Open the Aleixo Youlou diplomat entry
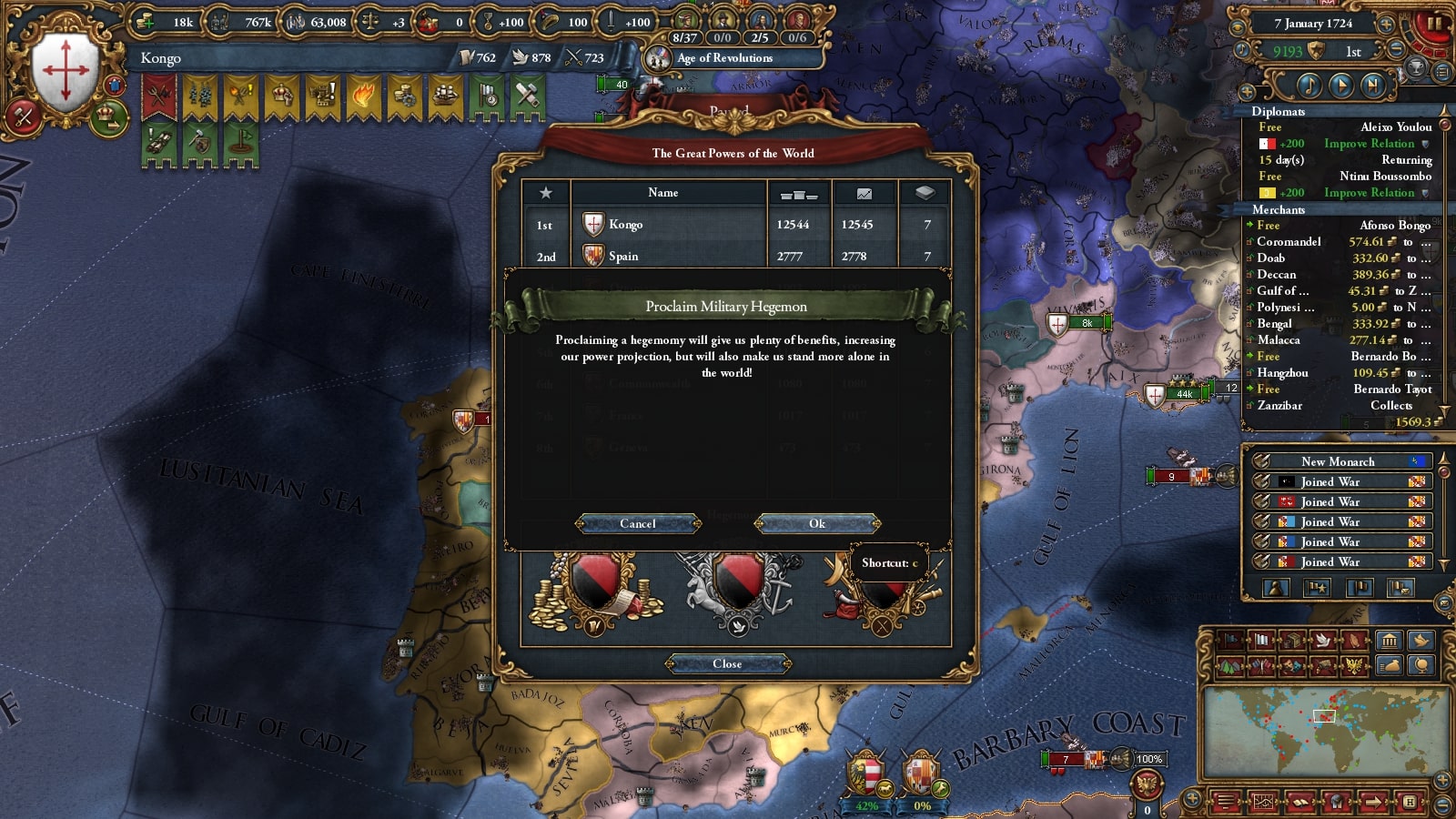 point(1396,127)
